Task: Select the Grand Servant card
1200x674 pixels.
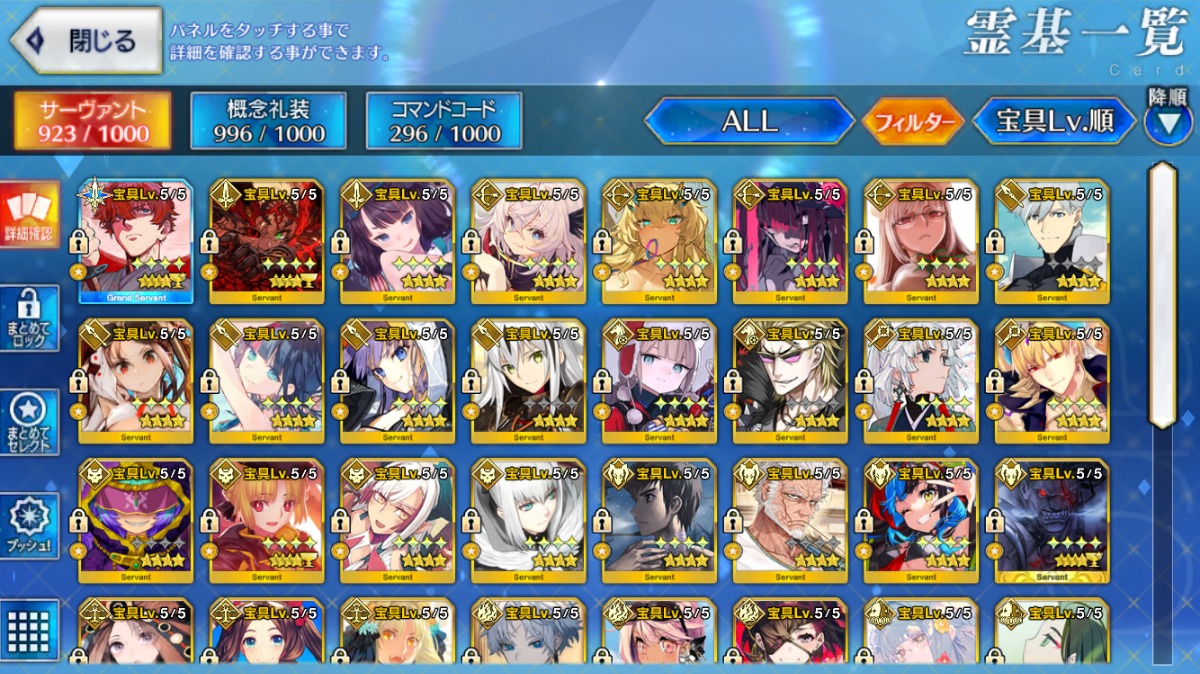Action: pos(136,242)
